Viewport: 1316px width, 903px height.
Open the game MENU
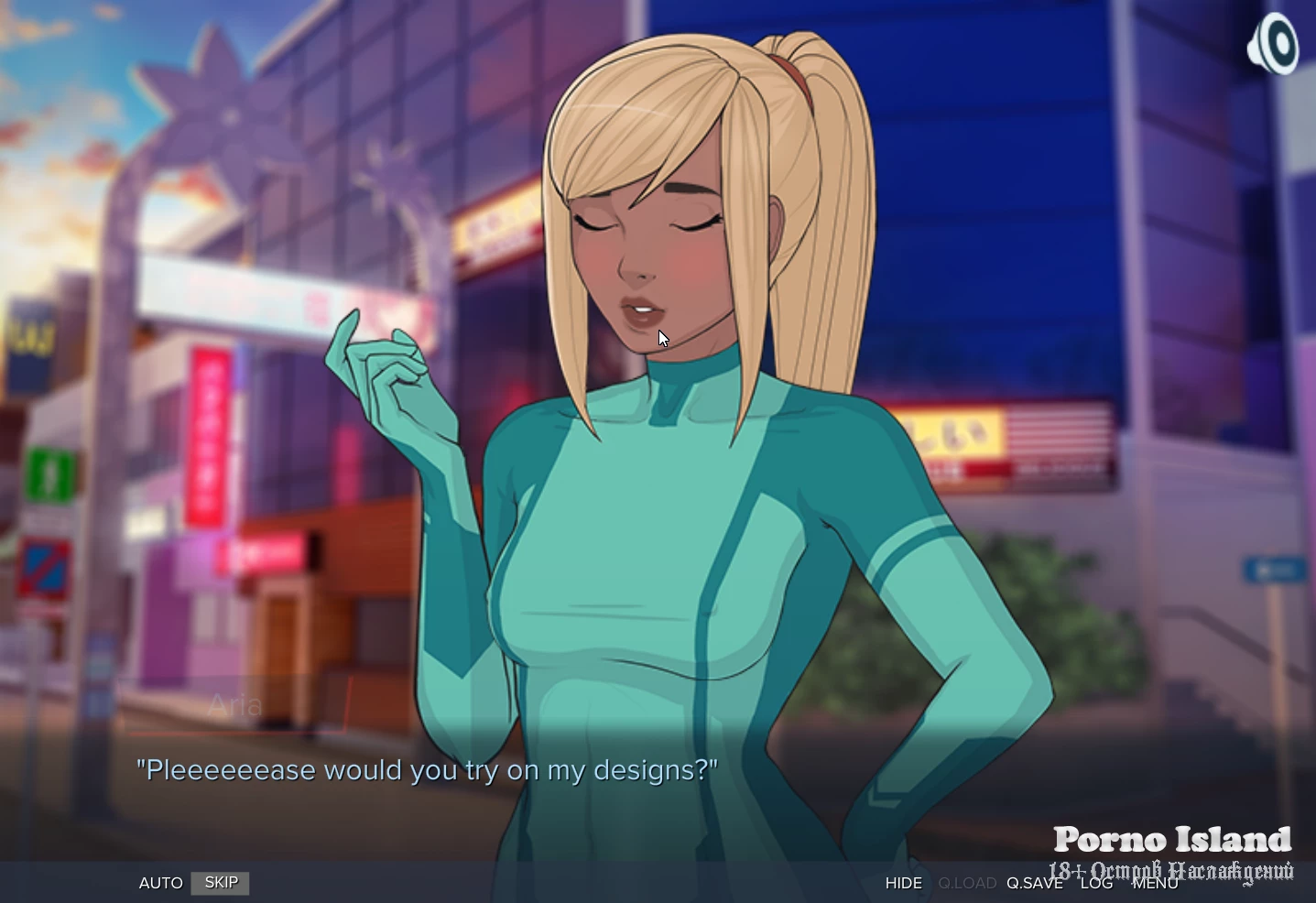coord(1155,883)
